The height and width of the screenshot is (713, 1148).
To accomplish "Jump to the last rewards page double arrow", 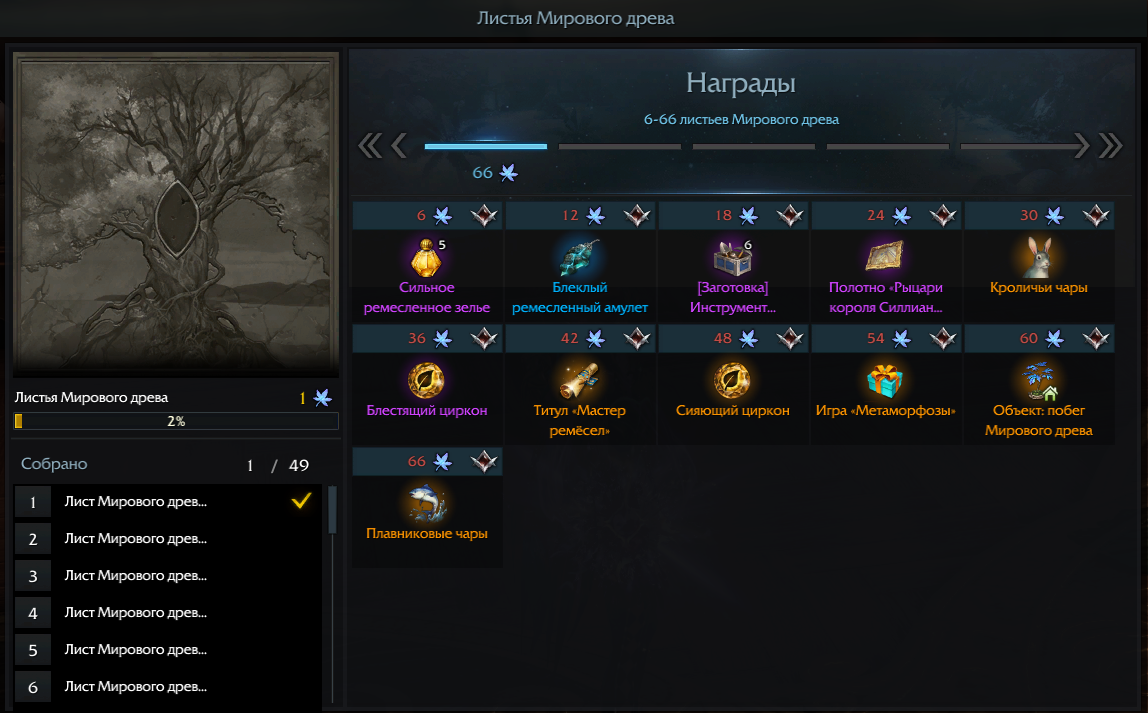I will point(1111,146).
